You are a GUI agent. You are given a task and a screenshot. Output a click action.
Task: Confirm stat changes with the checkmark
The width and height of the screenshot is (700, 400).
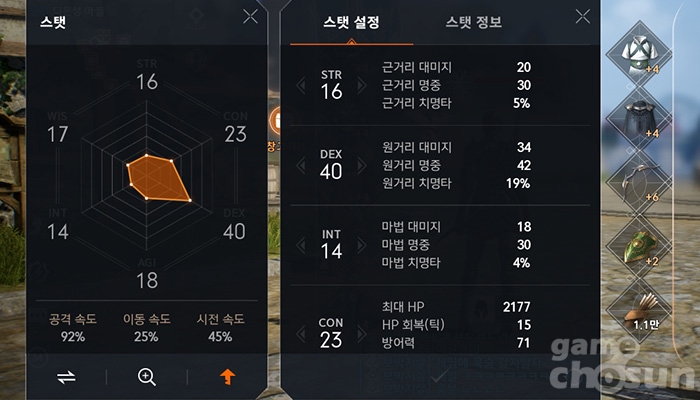pyautogui.click(x=441, y=377)
